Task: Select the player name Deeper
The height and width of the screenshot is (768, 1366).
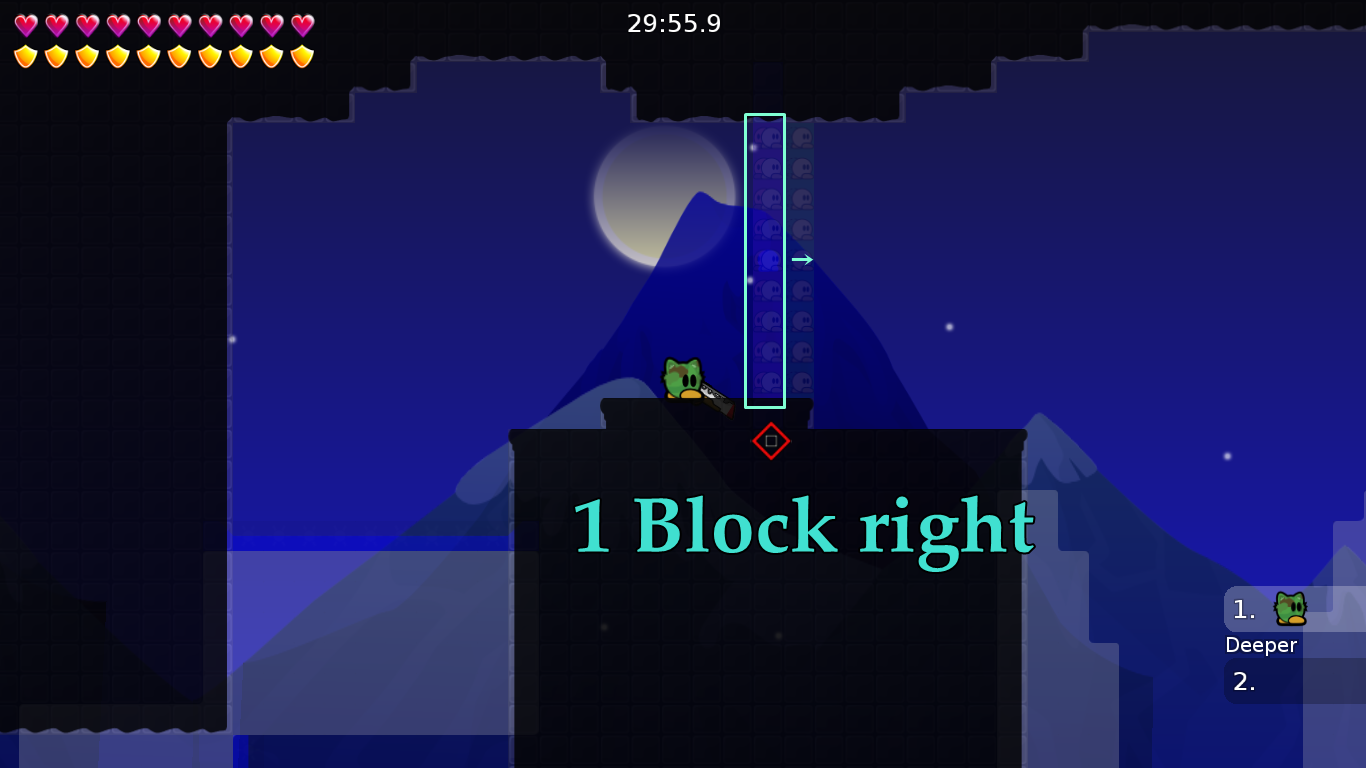Action: pos(1261,645)
